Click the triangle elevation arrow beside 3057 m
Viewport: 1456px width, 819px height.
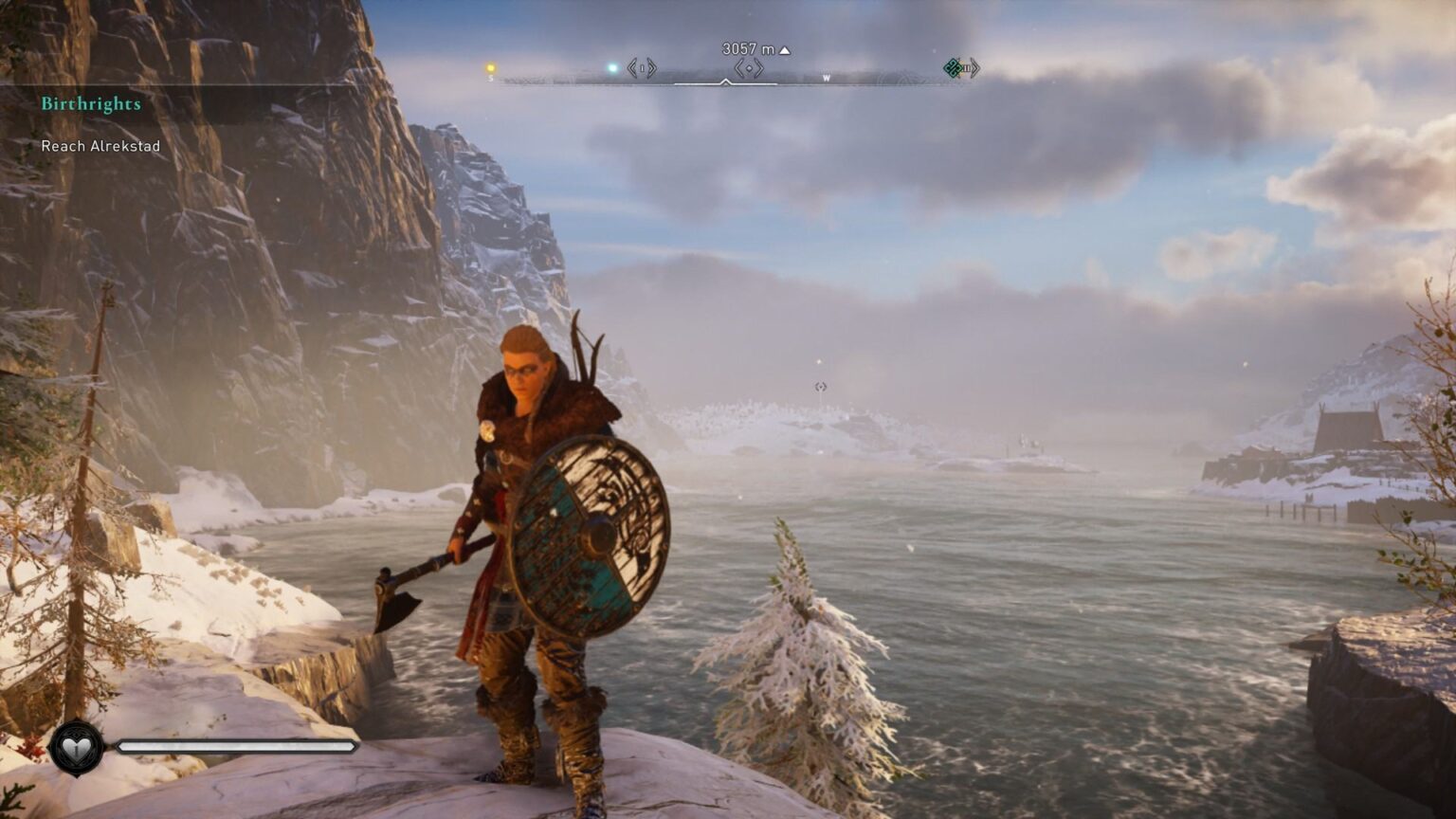click(x=784, y=49)
